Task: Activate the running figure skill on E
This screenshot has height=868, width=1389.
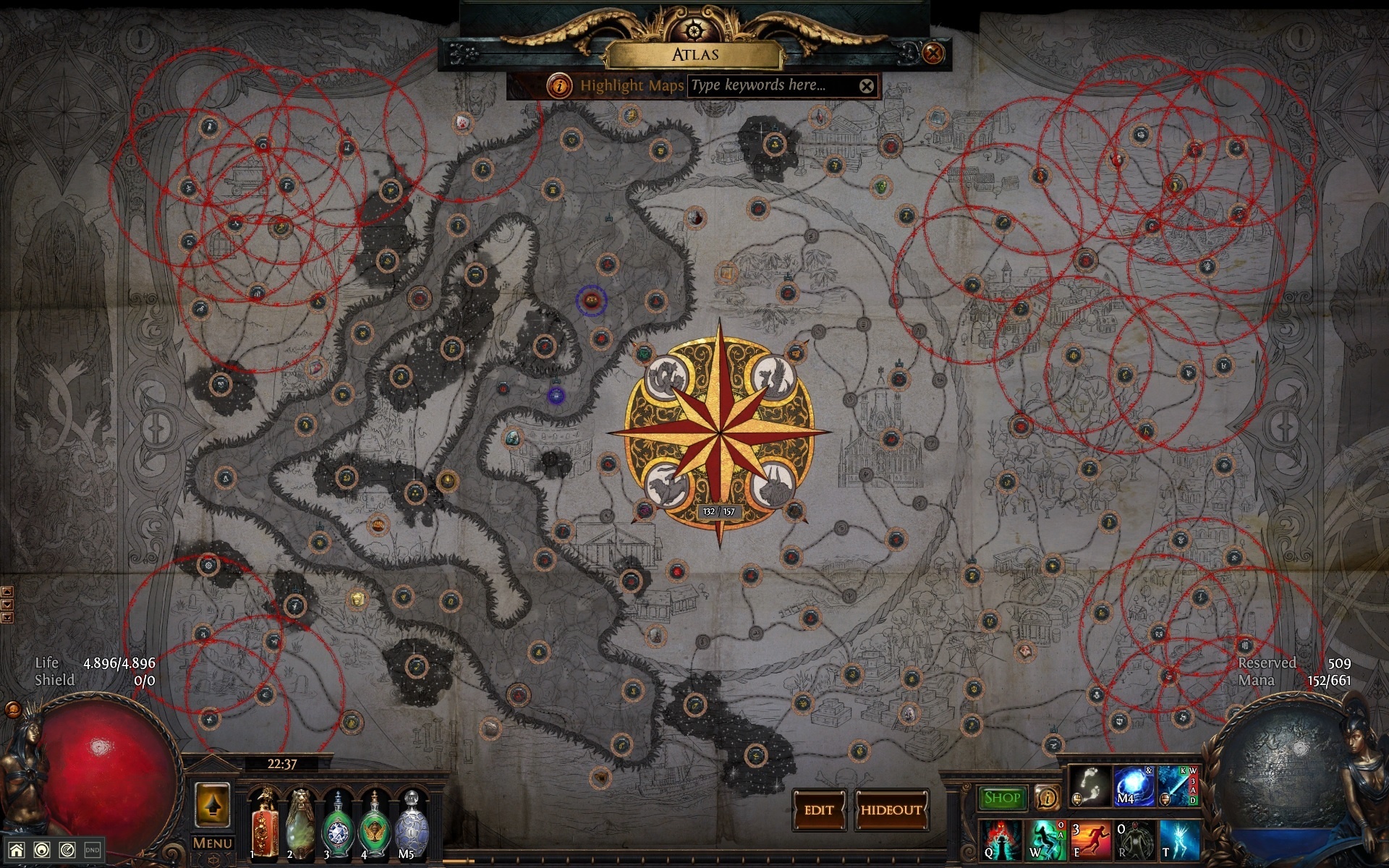Action: 1089,839
